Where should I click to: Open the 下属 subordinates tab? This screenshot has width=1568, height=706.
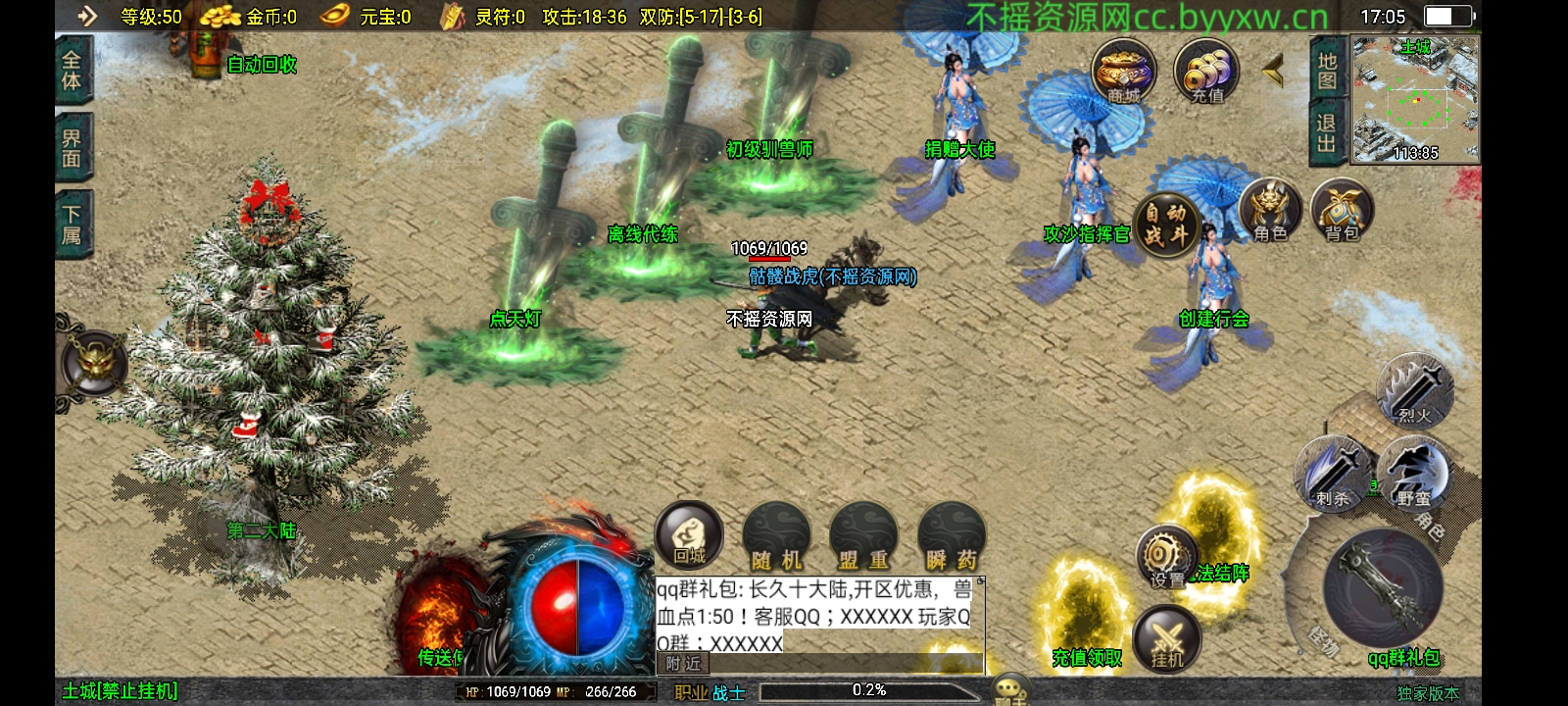click(73, 224)
